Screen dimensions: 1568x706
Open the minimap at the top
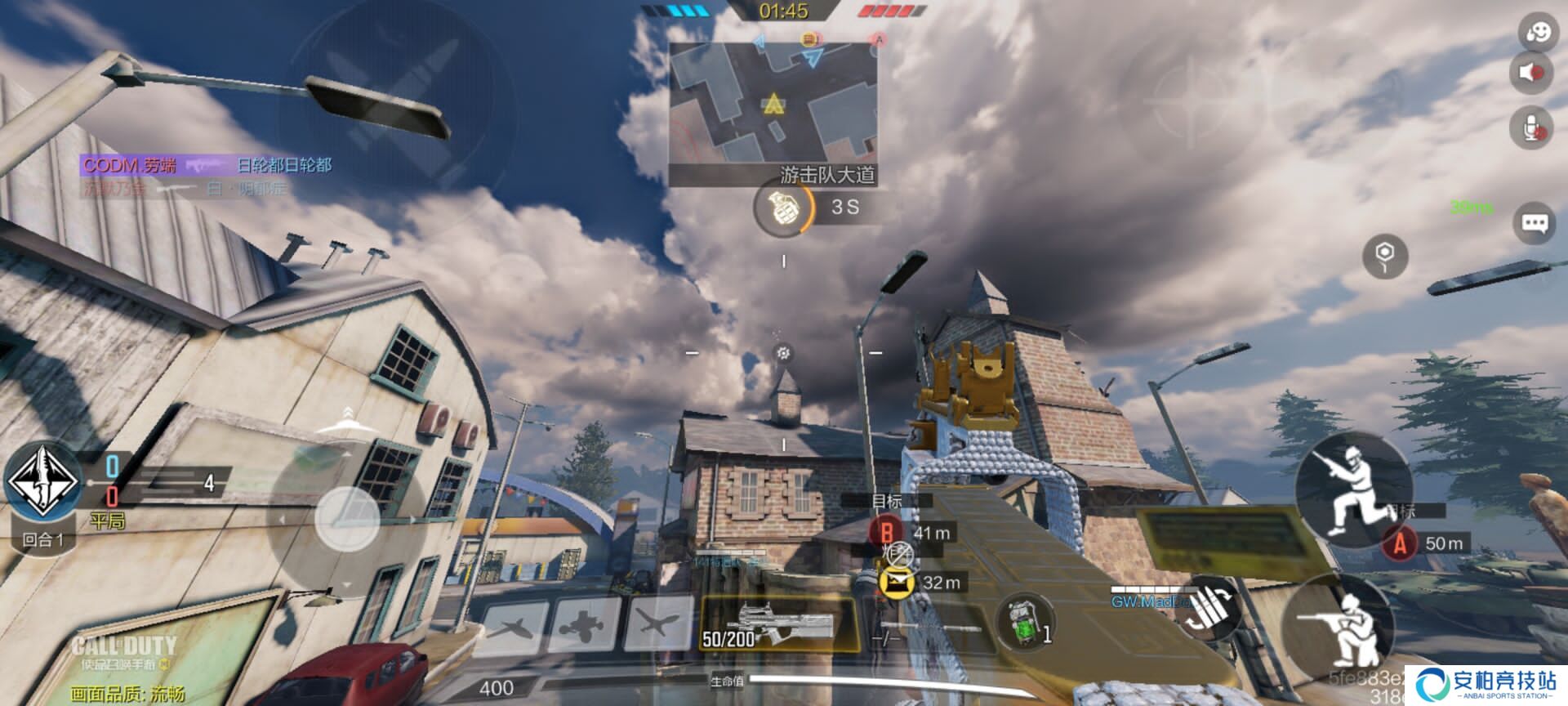[x=773, y=102]
